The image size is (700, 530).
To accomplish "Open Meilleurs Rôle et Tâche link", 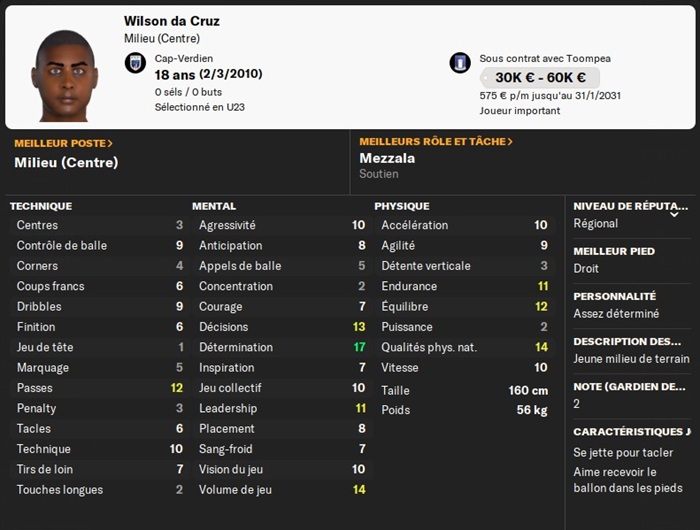I will click(435, 142).
